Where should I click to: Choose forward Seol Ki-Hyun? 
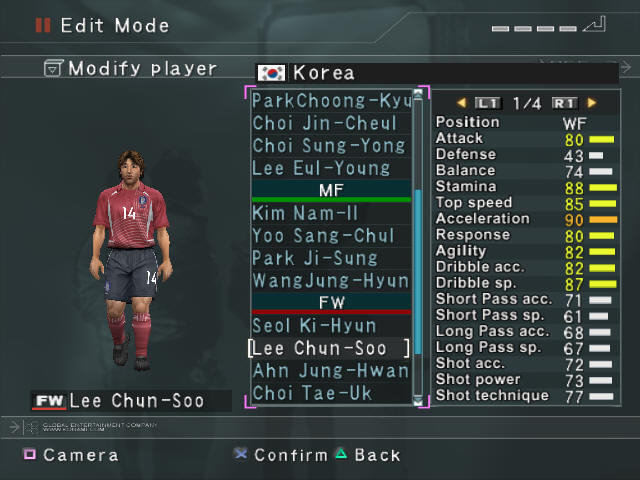[314, 326]
